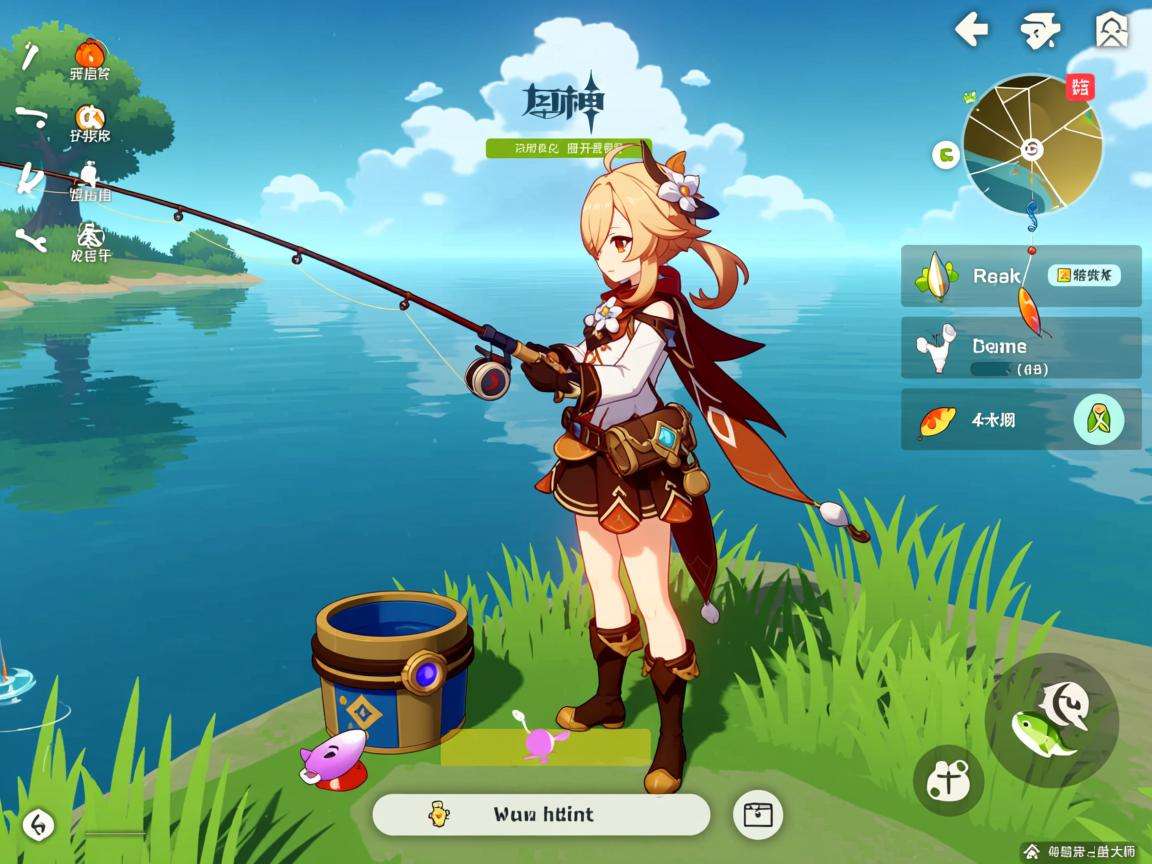Activate the small frog round button
Screen dimensions: 1152x864
click(x=948, y=780)
